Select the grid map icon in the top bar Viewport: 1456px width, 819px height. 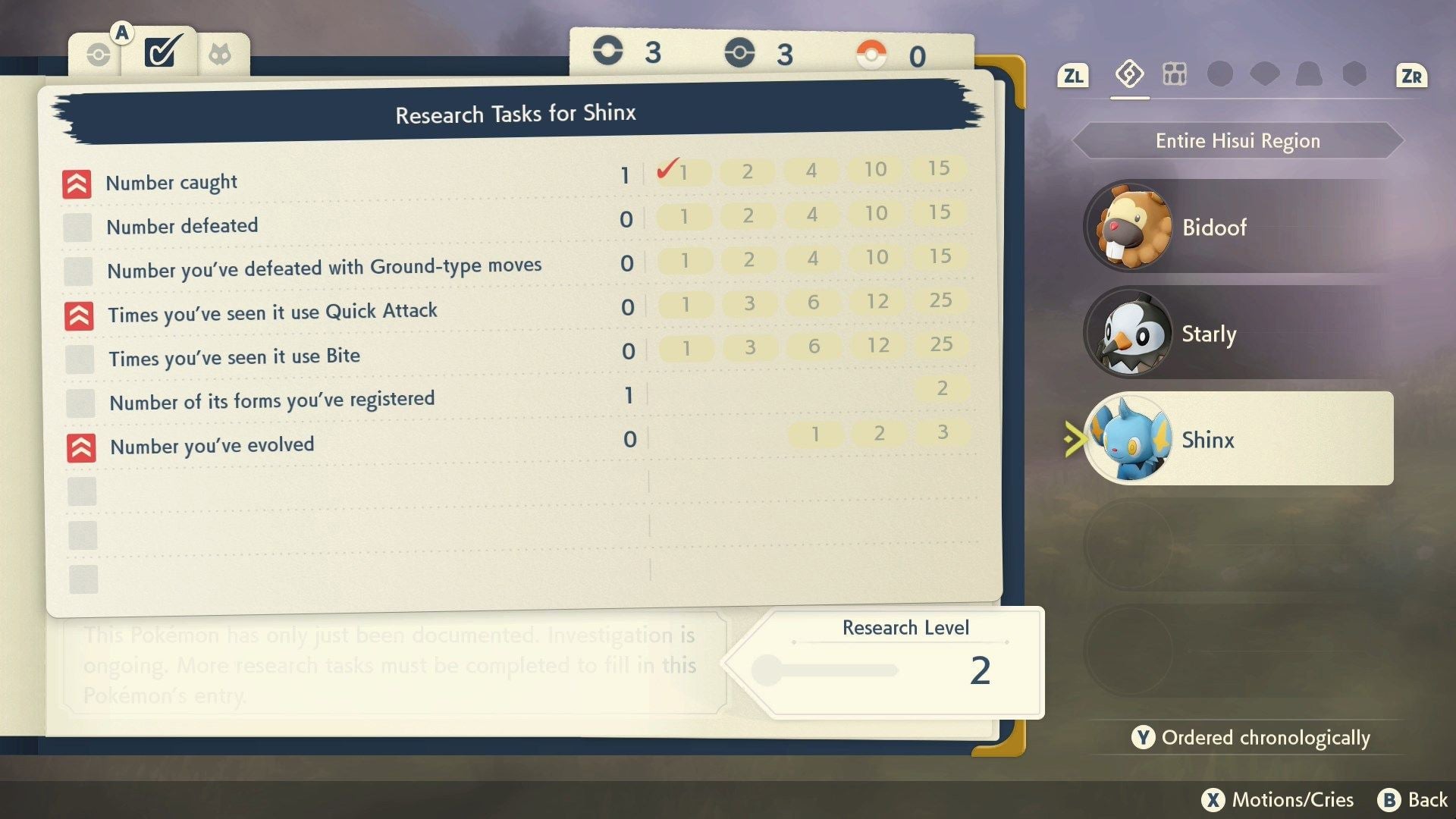pos(1175,75)
